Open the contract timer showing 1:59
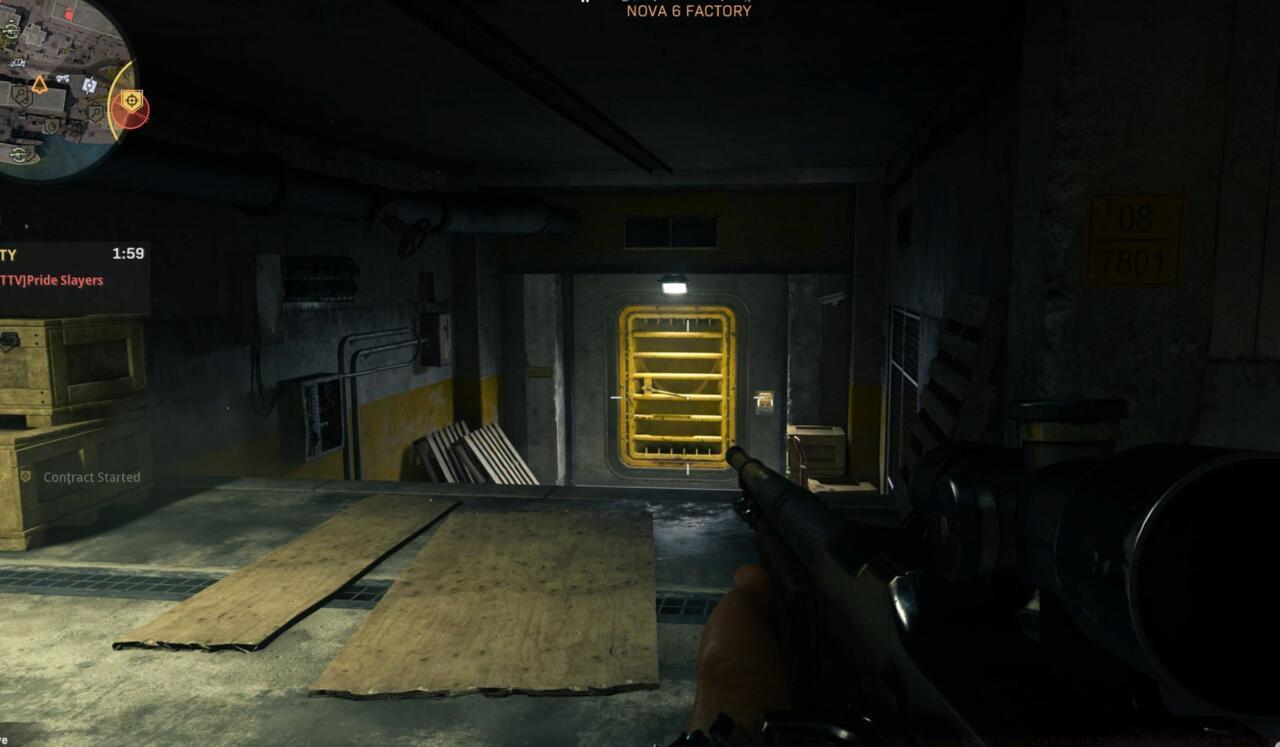The height and width of the screenshot is (747, 1280). tap(128, 253)
